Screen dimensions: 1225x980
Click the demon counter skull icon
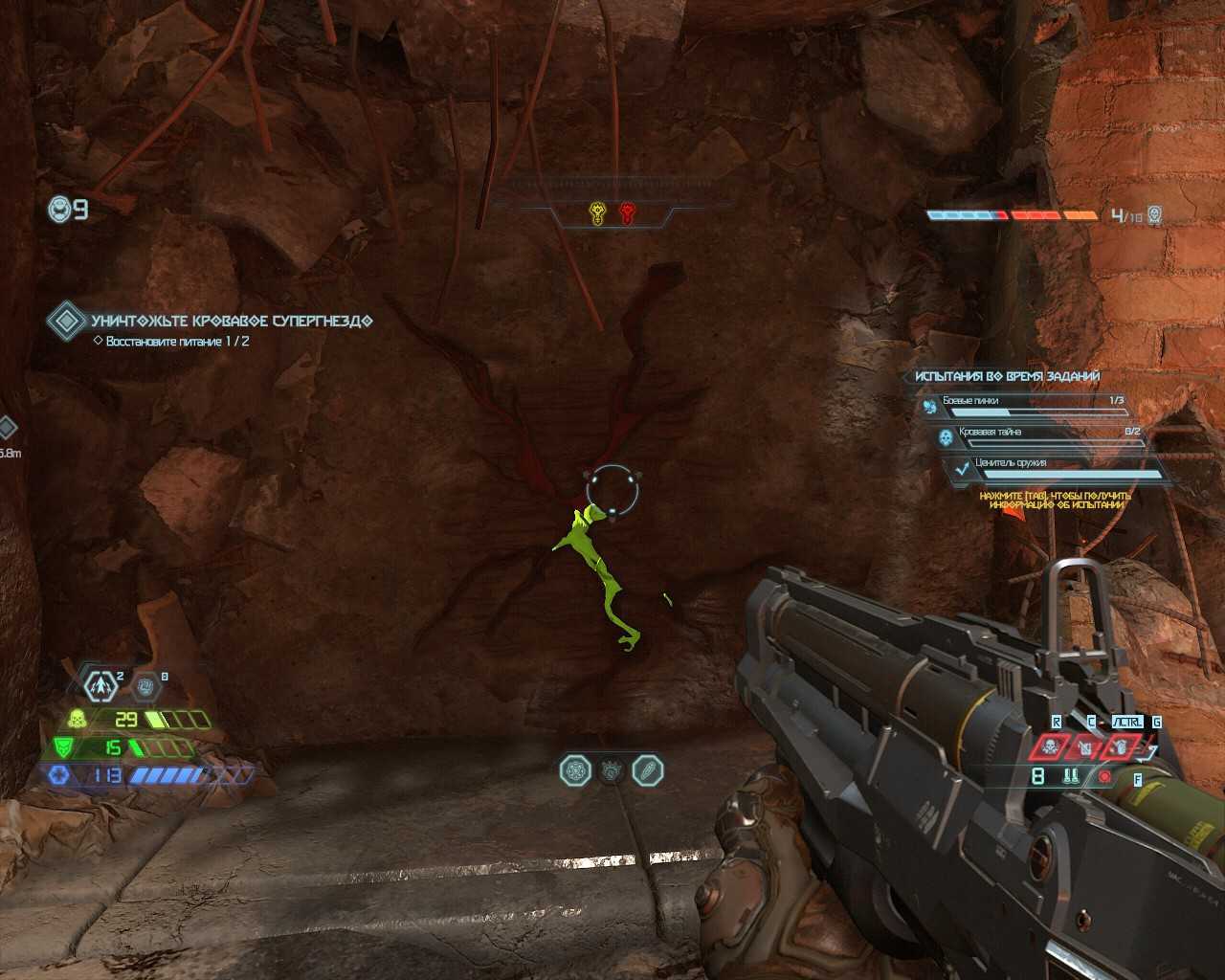(1154, 215)
